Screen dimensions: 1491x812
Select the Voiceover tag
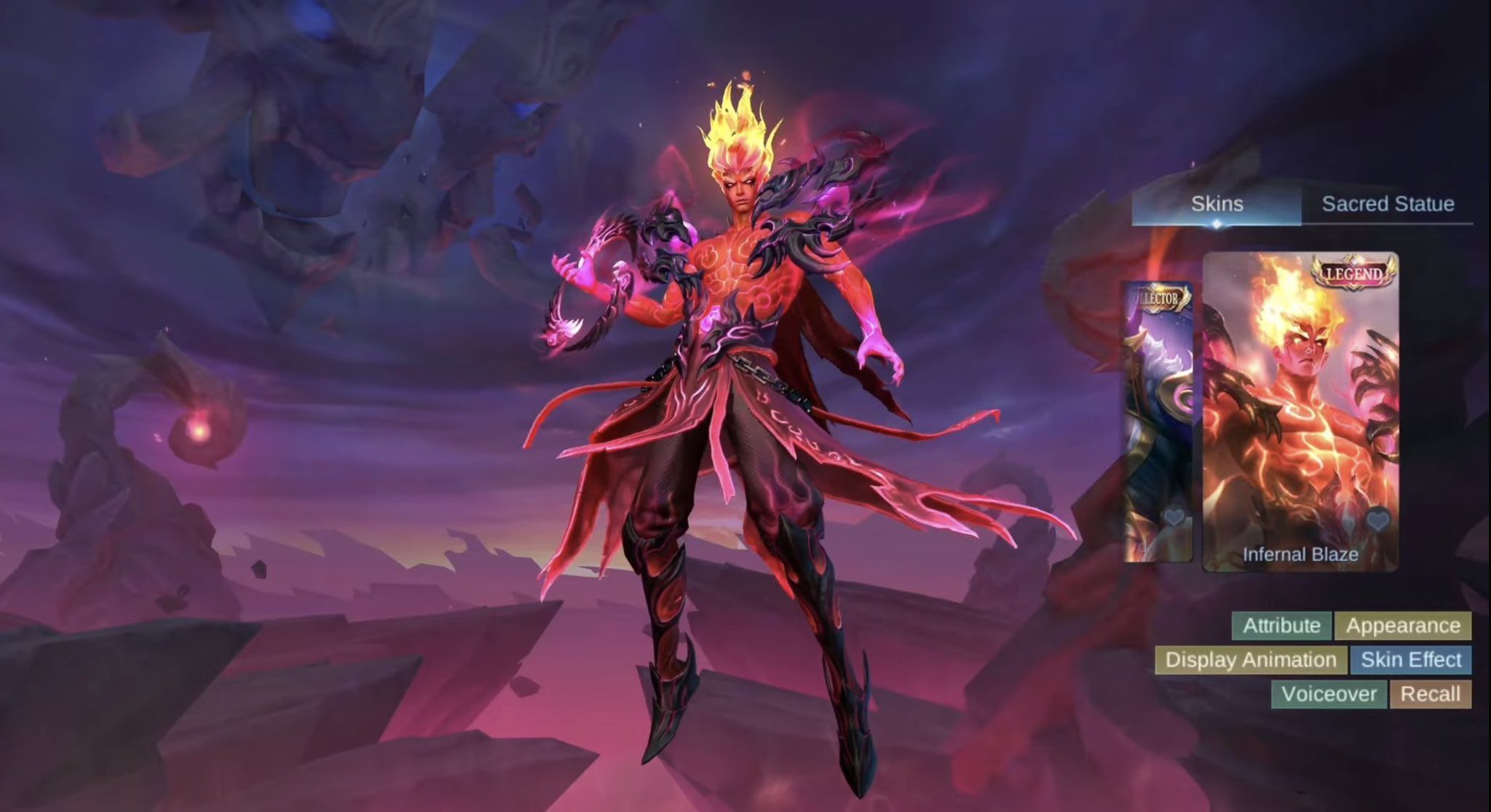pyautogui.click(x=1329, y=694)
